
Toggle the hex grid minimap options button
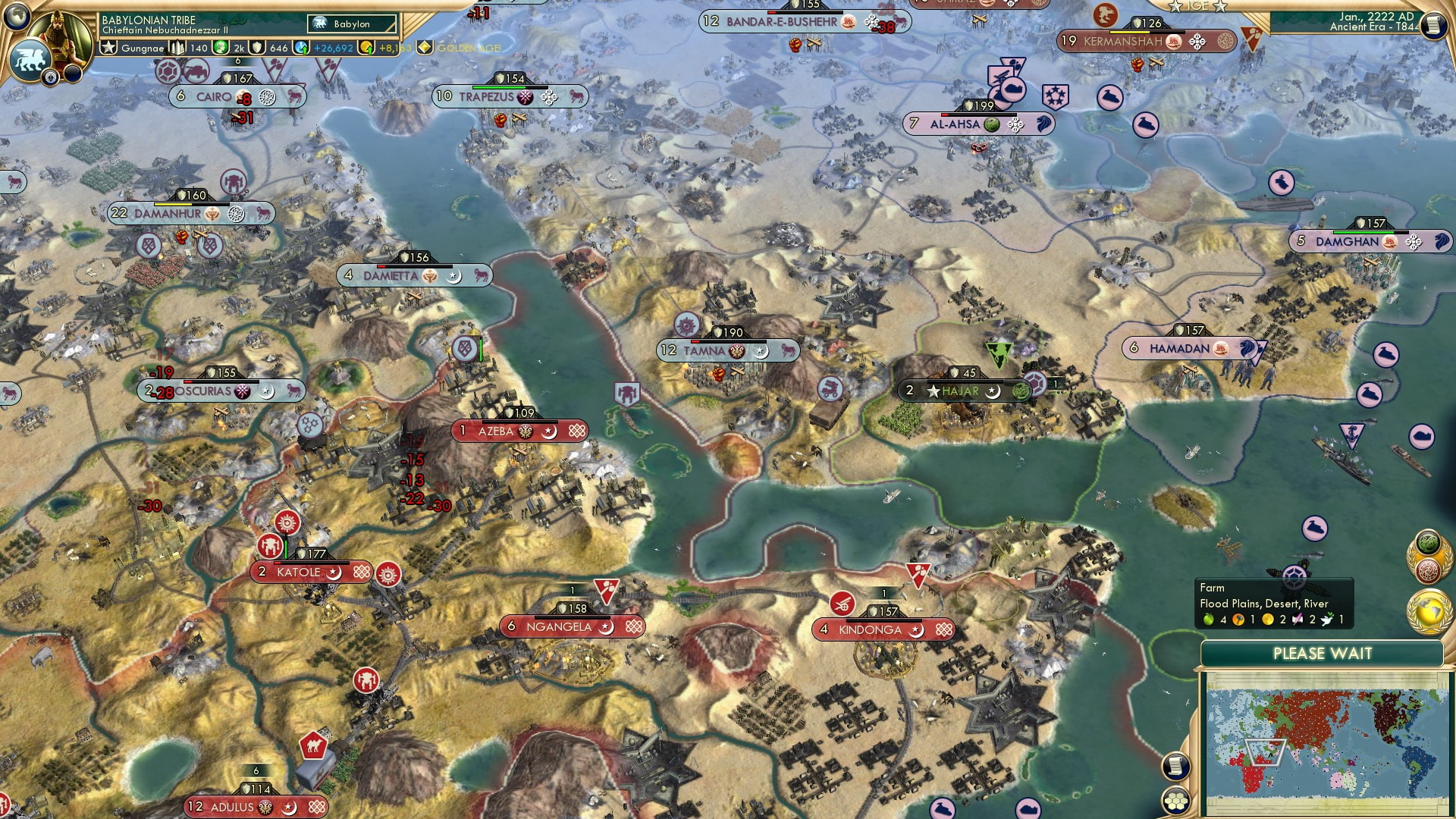1175,800
